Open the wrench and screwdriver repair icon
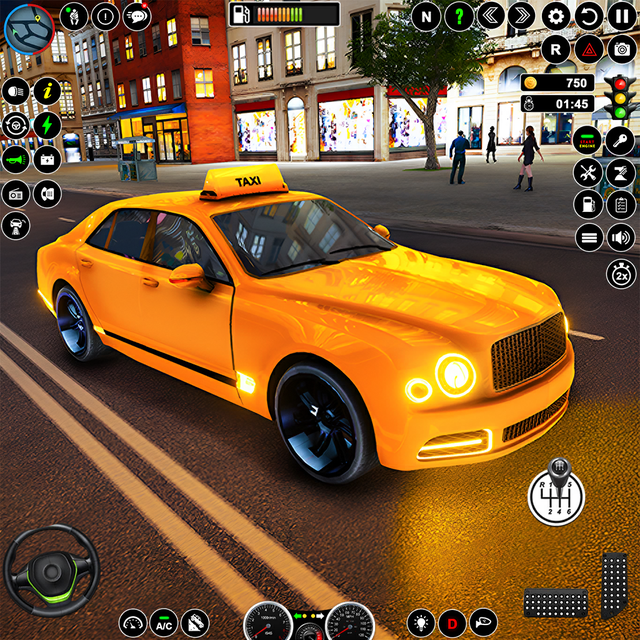 [588, 172]
